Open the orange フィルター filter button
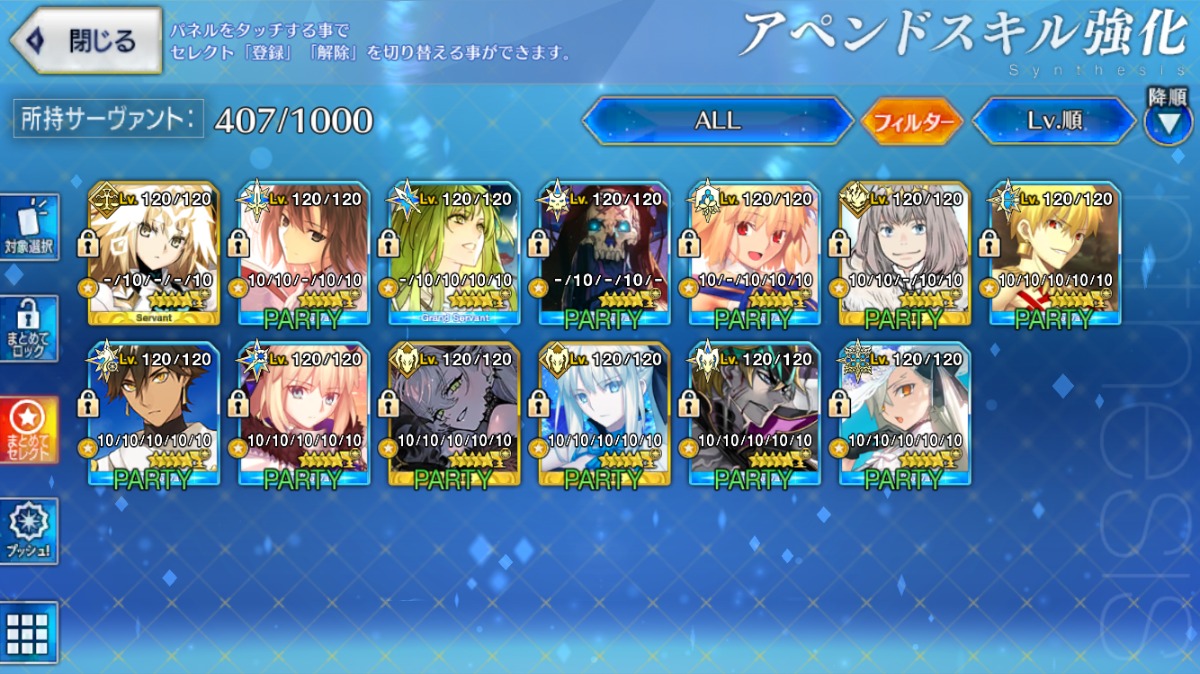Image resolution: width=1200 pixels, height=674 pixels. [x=911, y=122]
